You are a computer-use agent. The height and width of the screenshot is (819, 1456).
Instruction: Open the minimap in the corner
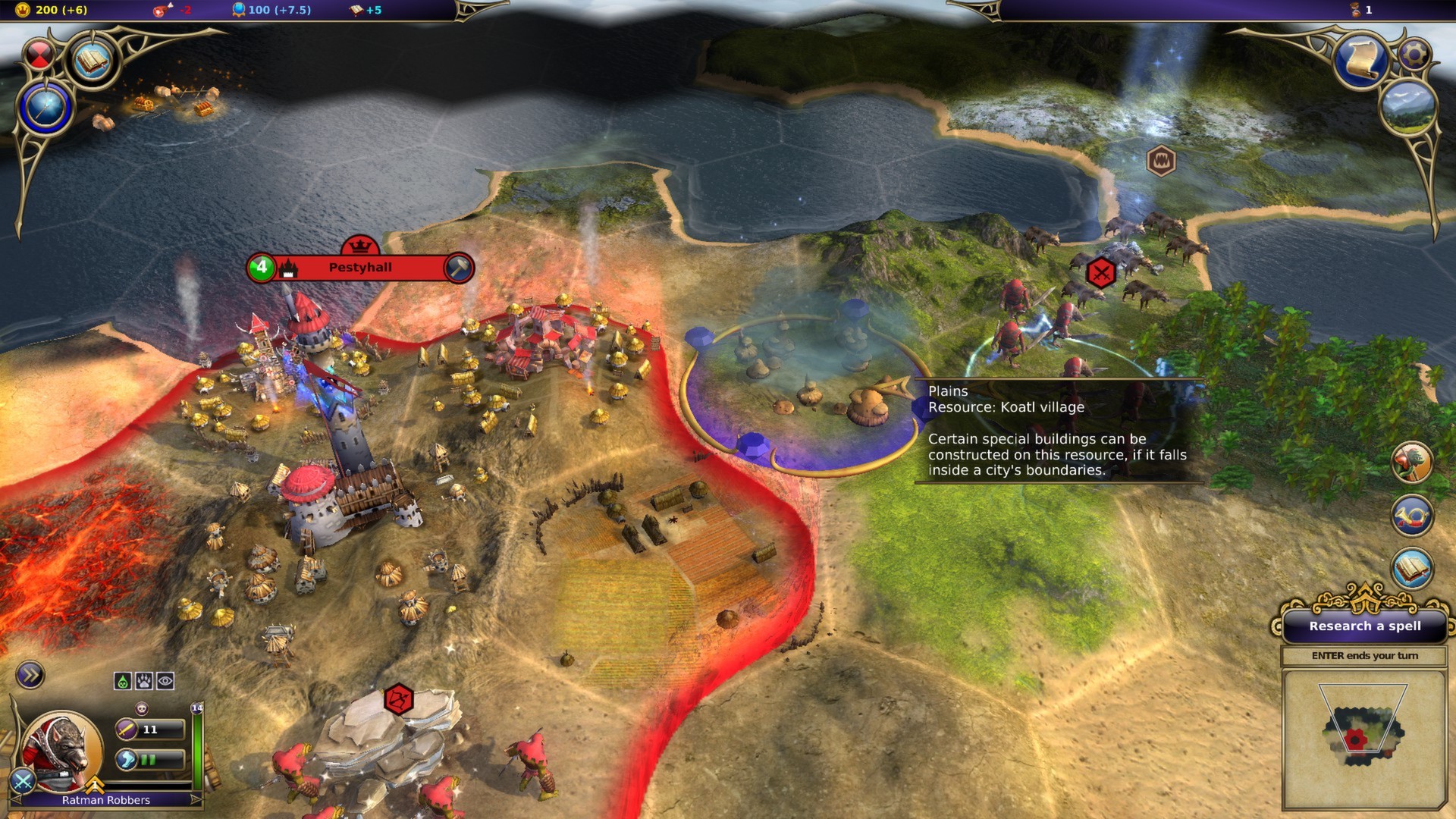pyautogui.click(x=1363, y=738)
